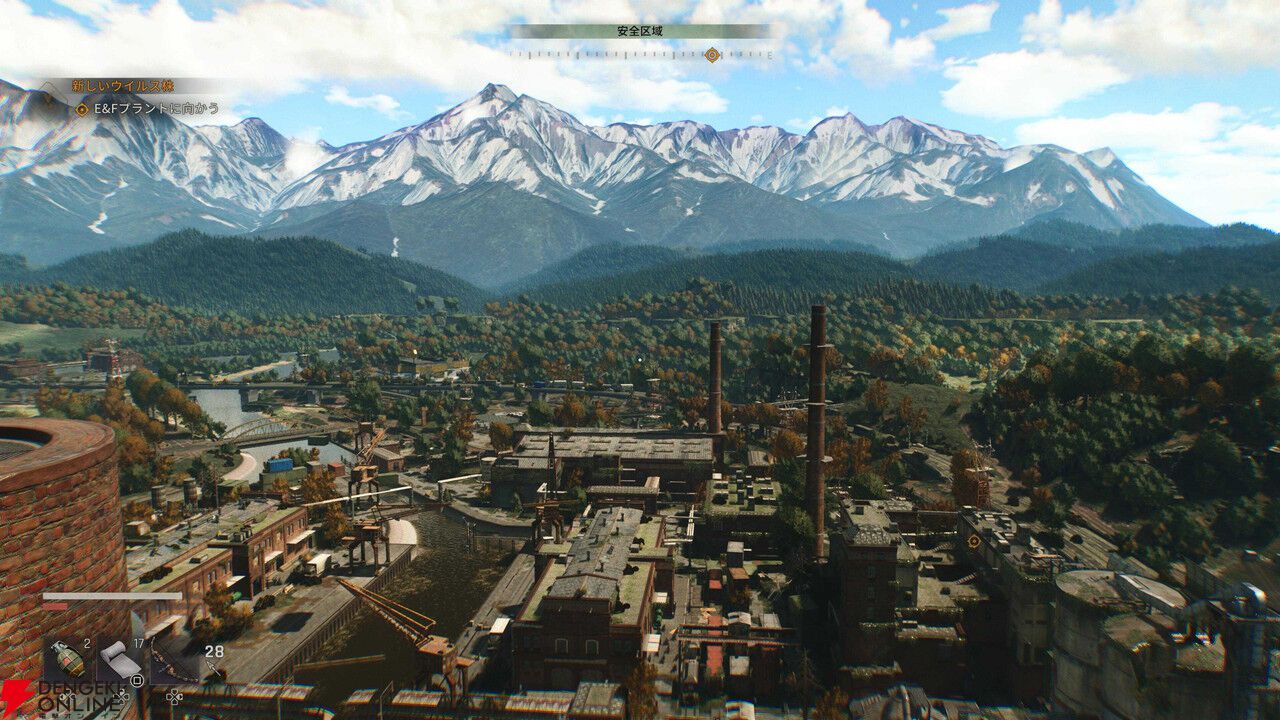Click the 安全区域 zone label
This screenshot has width=1280, height=720.
click(x=640, y=32)
